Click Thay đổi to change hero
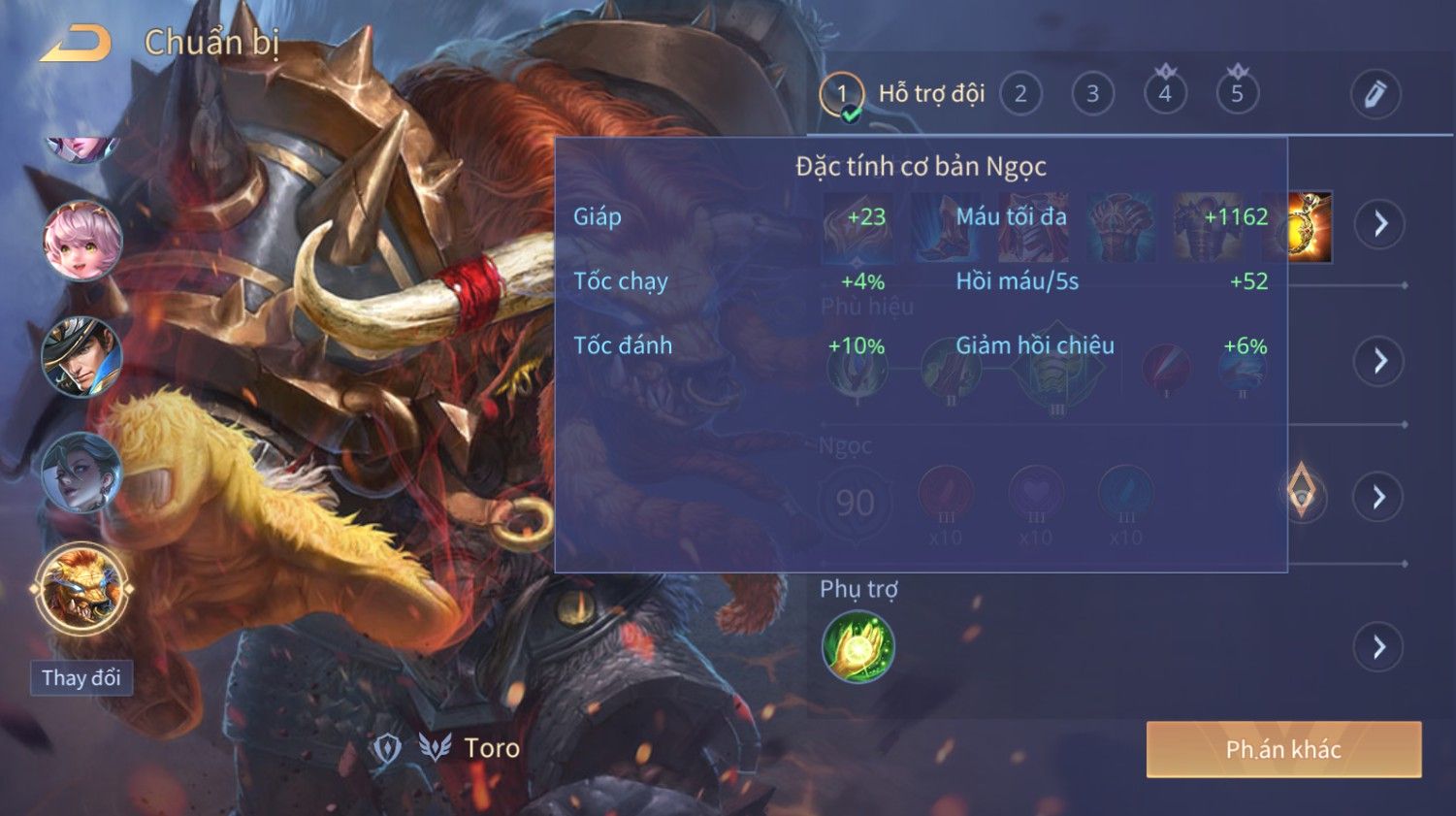The image size is (1456, 816). pyautogui.click(x=81, y=677)
